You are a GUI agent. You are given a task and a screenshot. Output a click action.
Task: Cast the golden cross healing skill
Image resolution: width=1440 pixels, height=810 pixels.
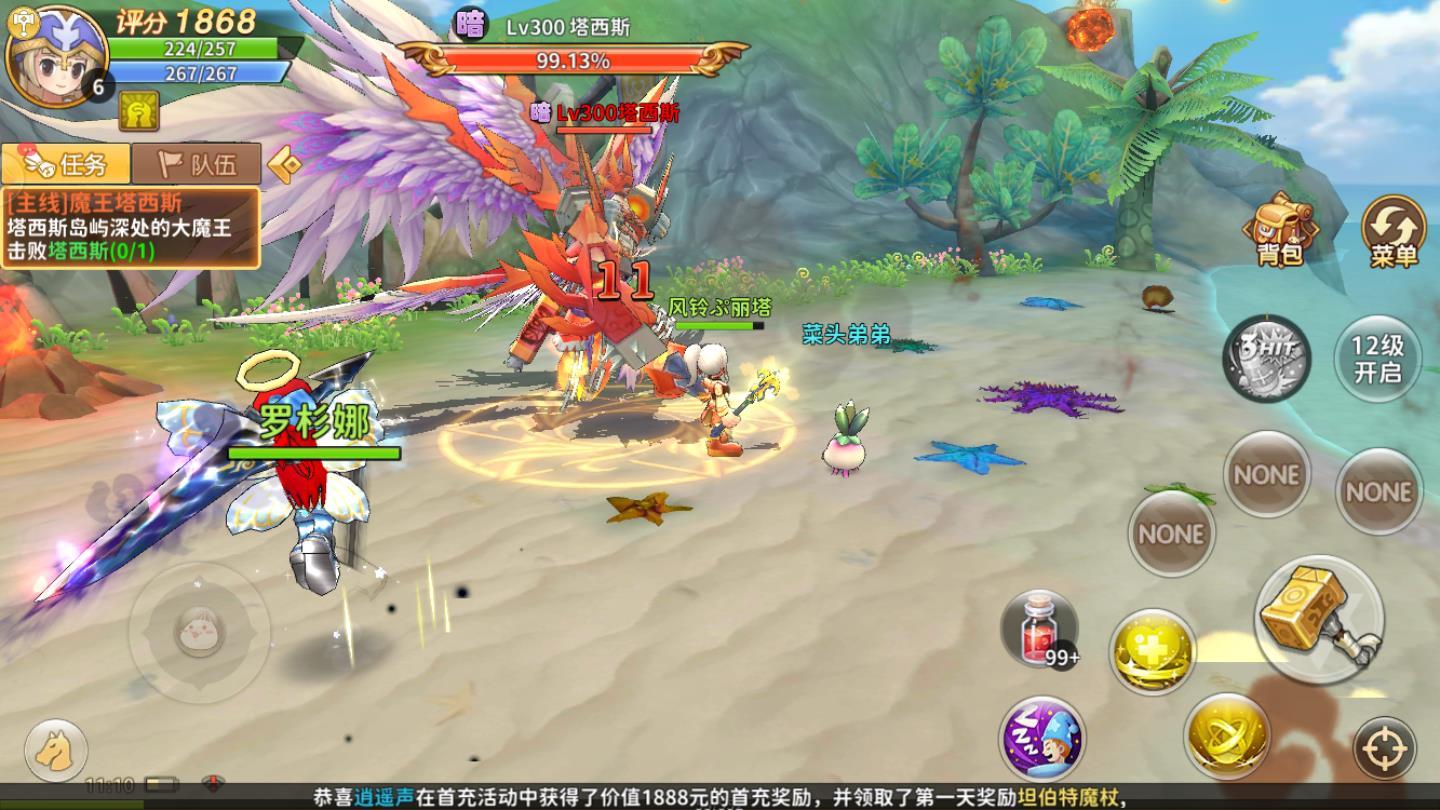coord(1152,650)
